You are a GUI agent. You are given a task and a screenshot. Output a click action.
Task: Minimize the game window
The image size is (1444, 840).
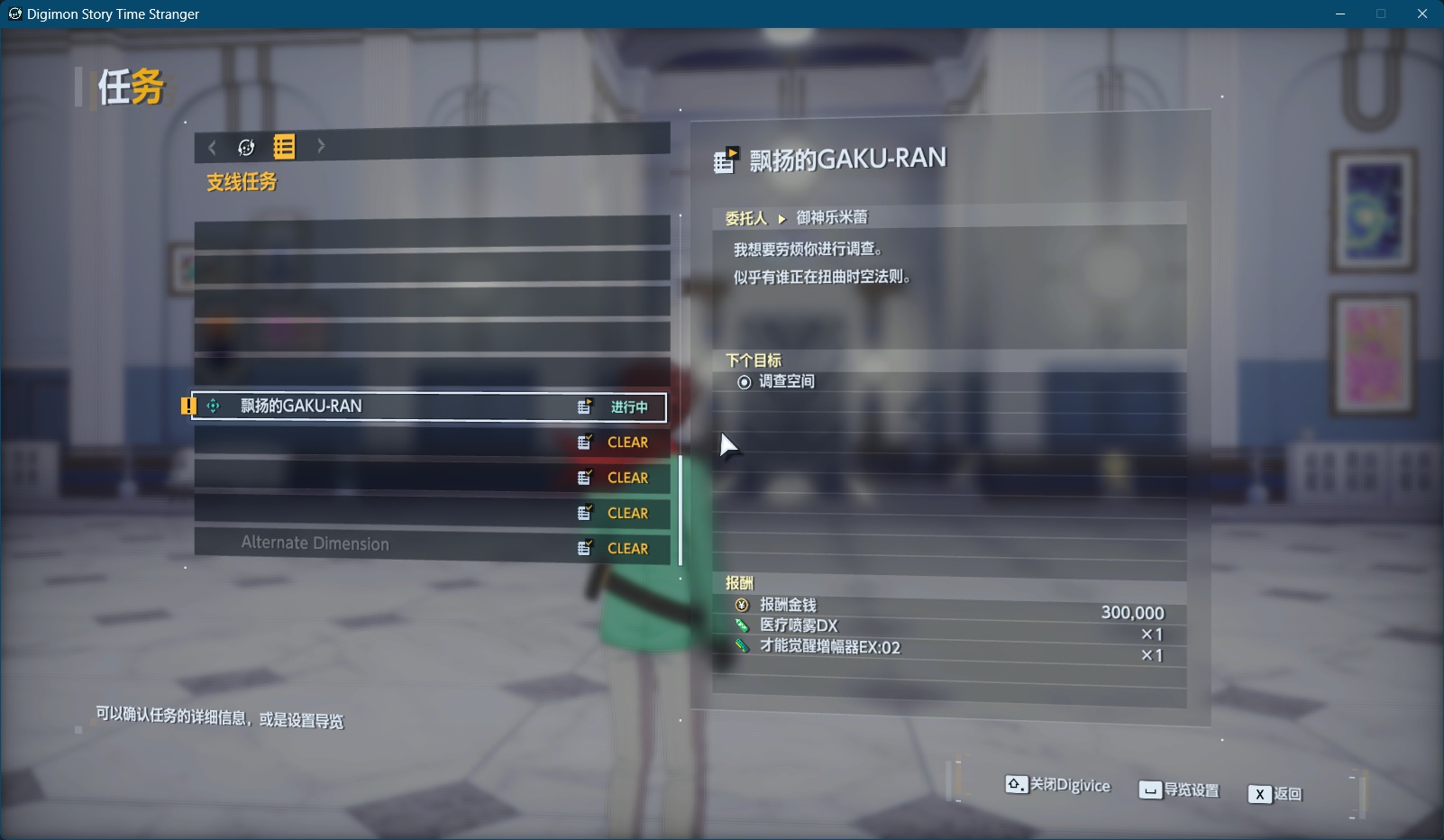pyautogui.click(x=1340, y=14)
